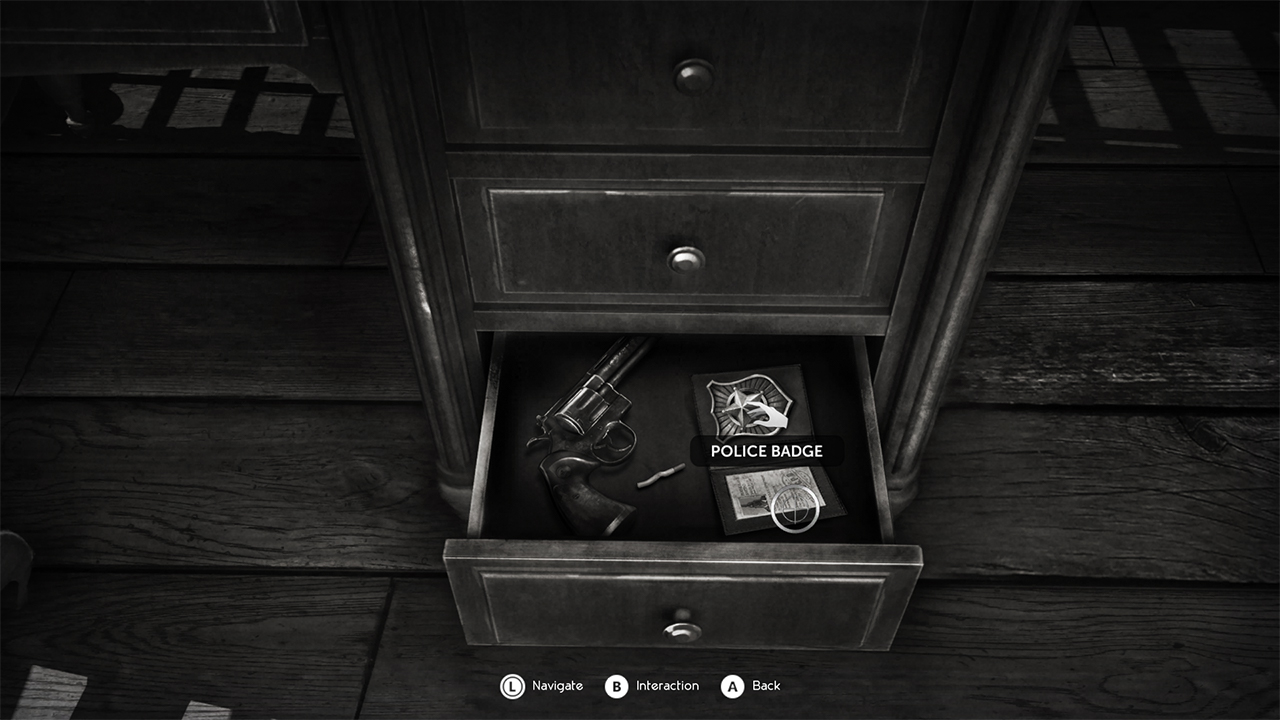Click the middle drawer's round knob
The image size is (1280, 720).
687,258
